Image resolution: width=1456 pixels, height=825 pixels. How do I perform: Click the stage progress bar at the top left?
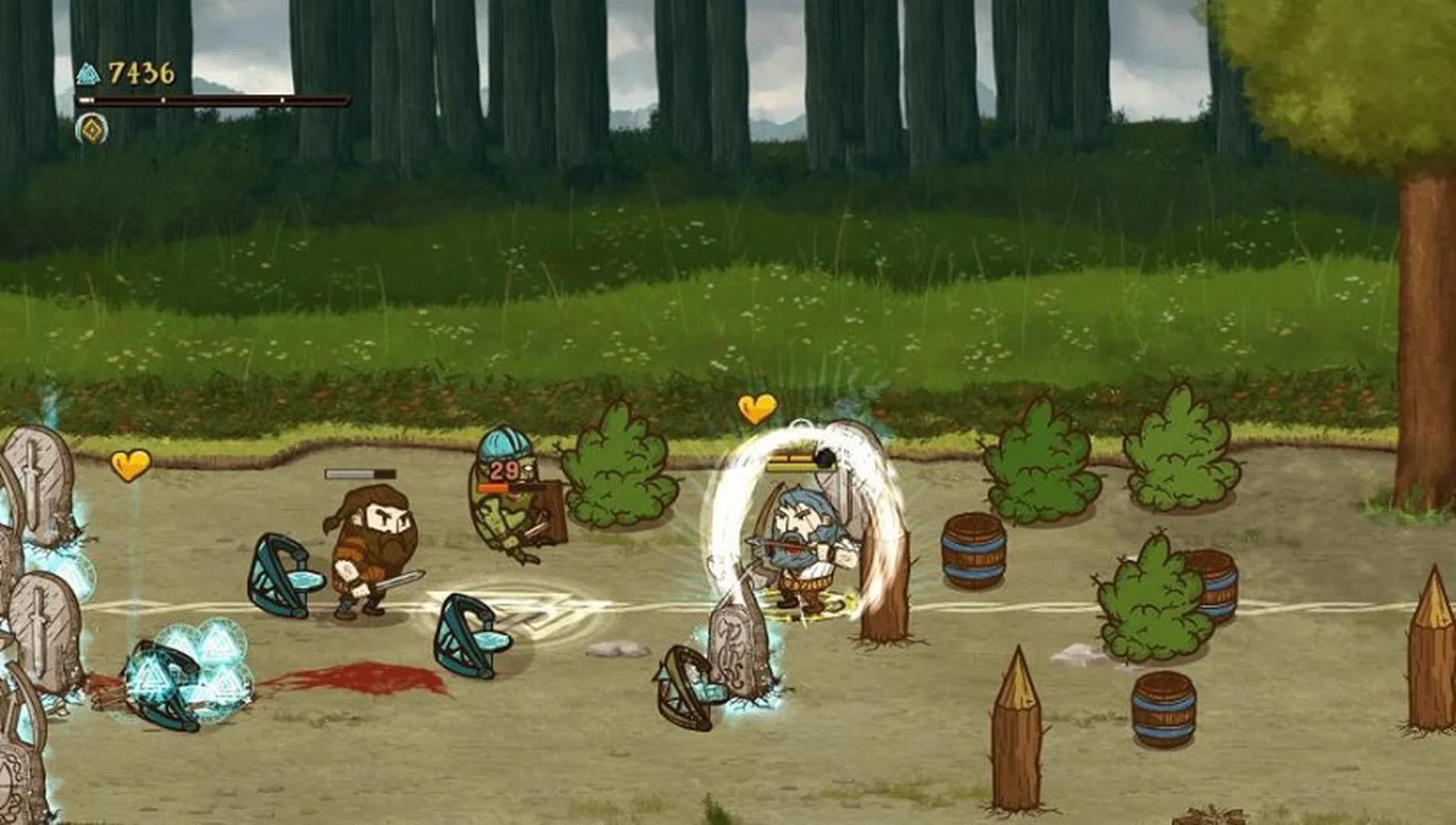[x=214, y=100]
